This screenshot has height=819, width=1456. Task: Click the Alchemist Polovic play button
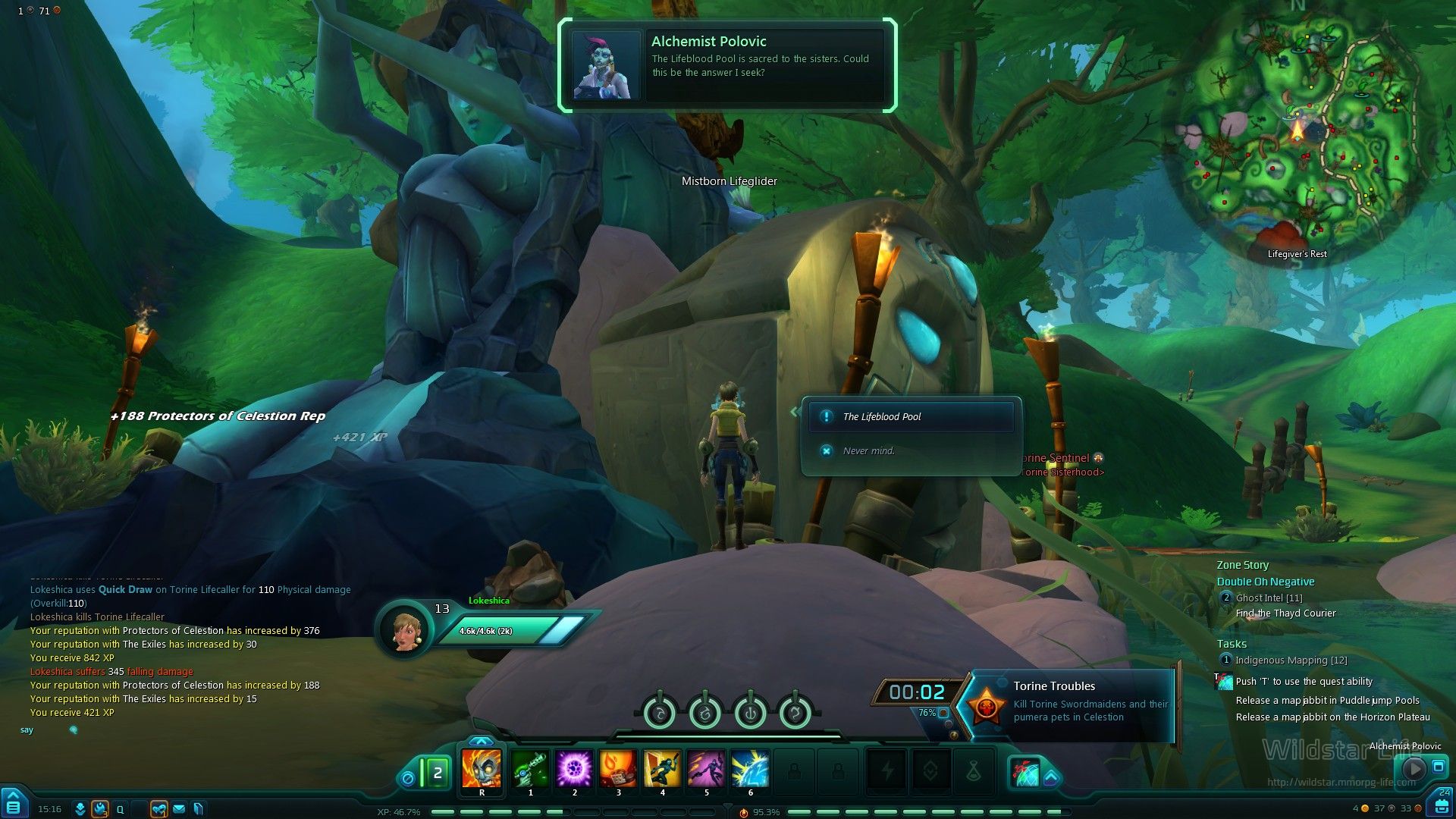tap(1414, 768)
